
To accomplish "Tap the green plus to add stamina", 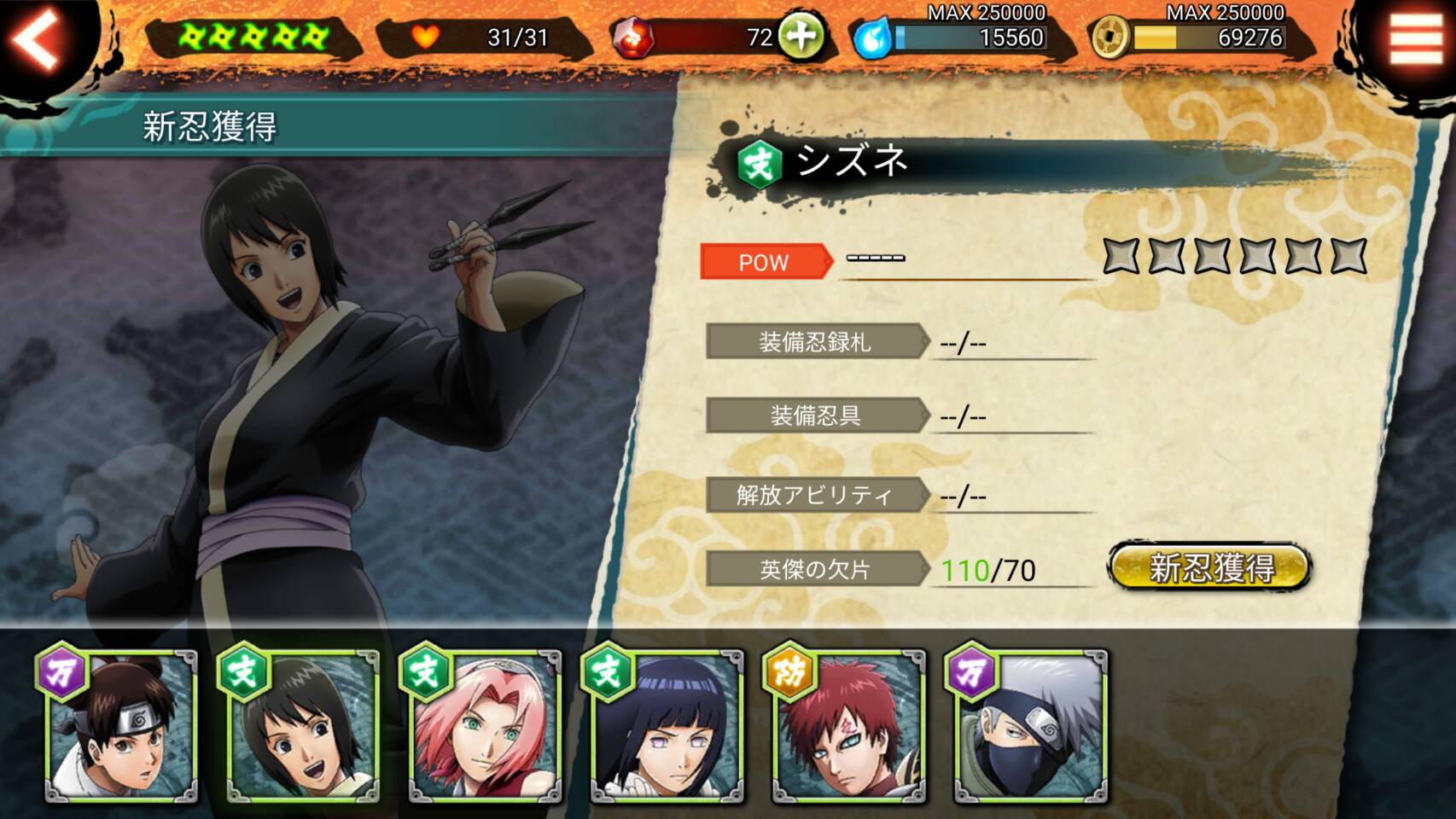I will click(800, 37).
